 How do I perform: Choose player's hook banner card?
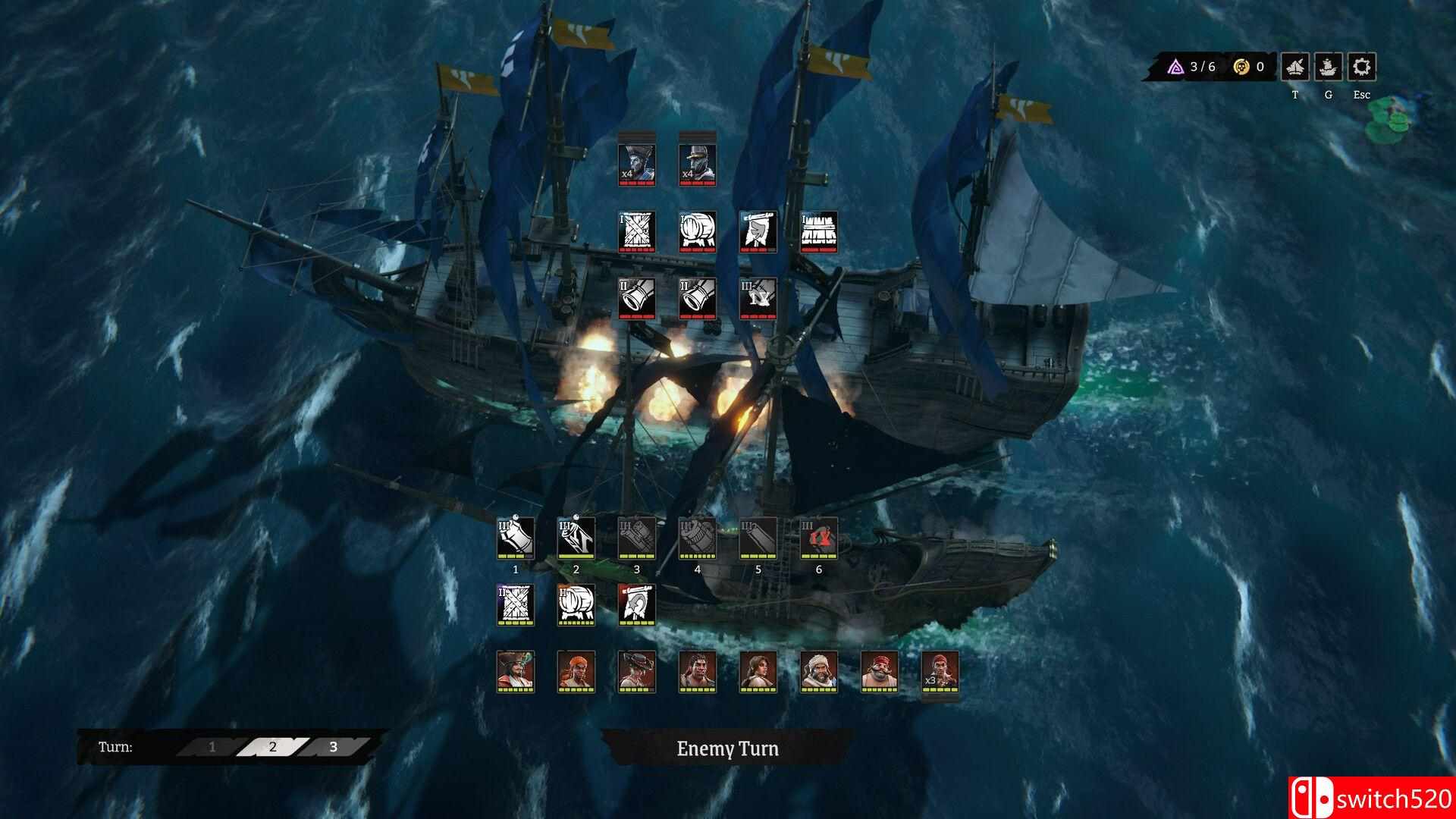click(637, 604)
